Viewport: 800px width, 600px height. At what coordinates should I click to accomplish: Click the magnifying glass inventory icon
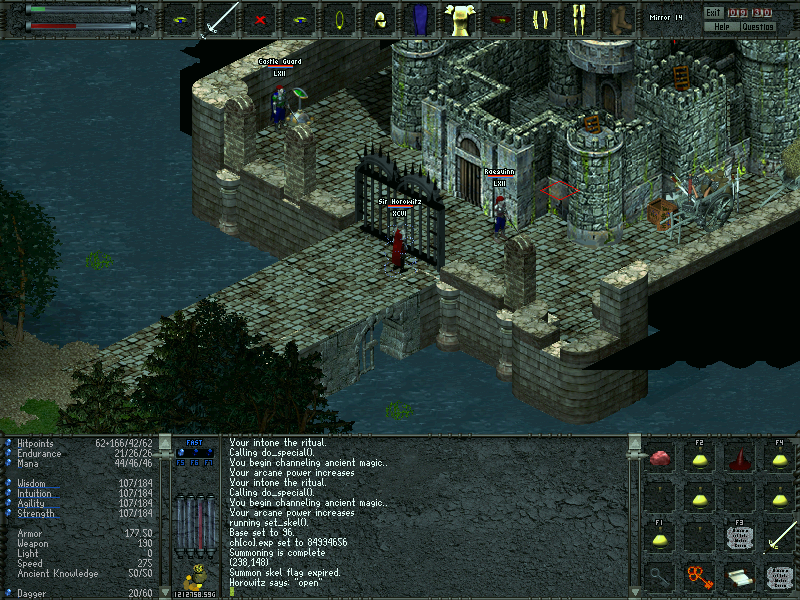[659, 577]
